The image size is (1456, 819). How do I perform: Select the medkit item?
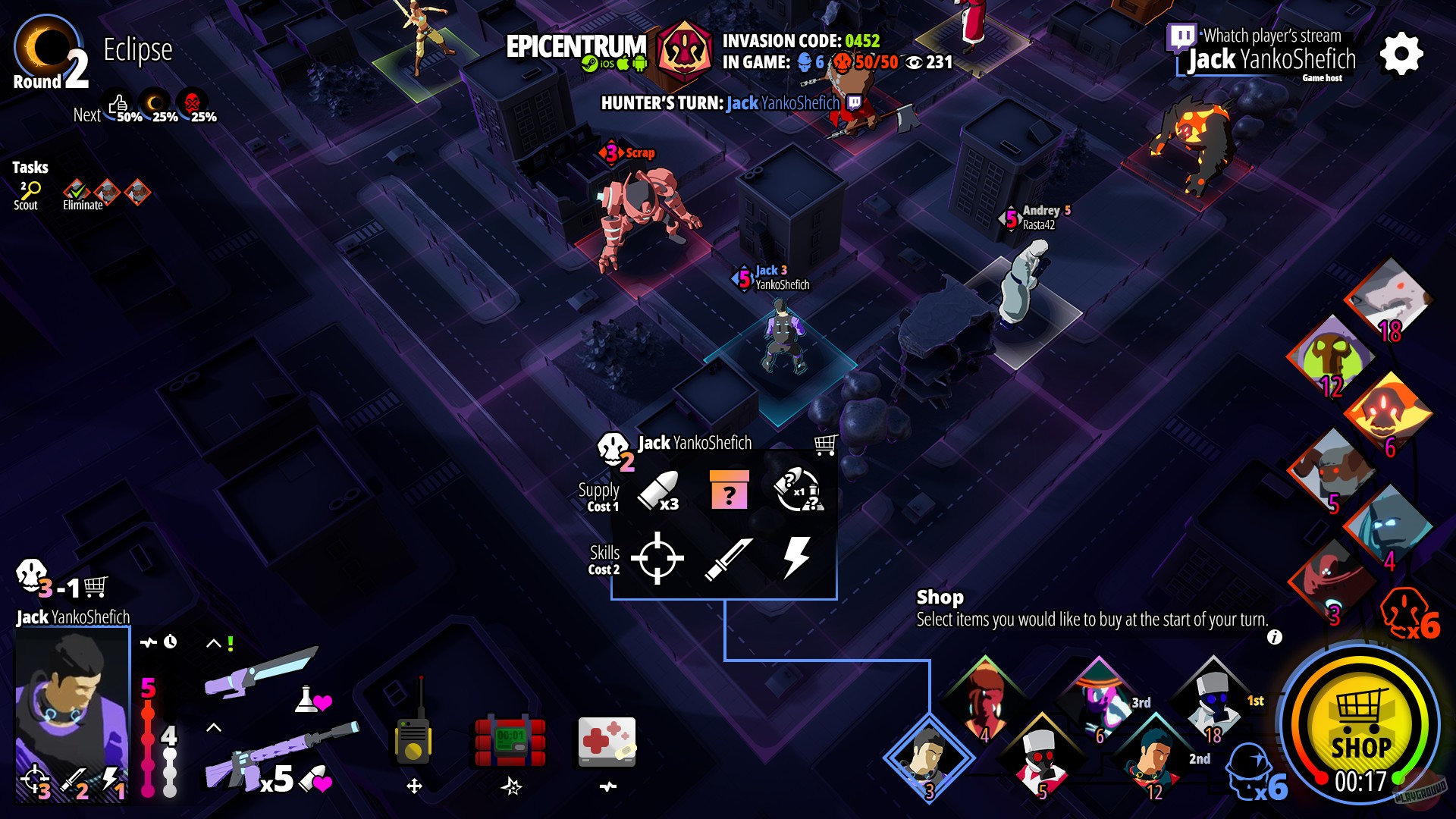[x=607, y=739]
